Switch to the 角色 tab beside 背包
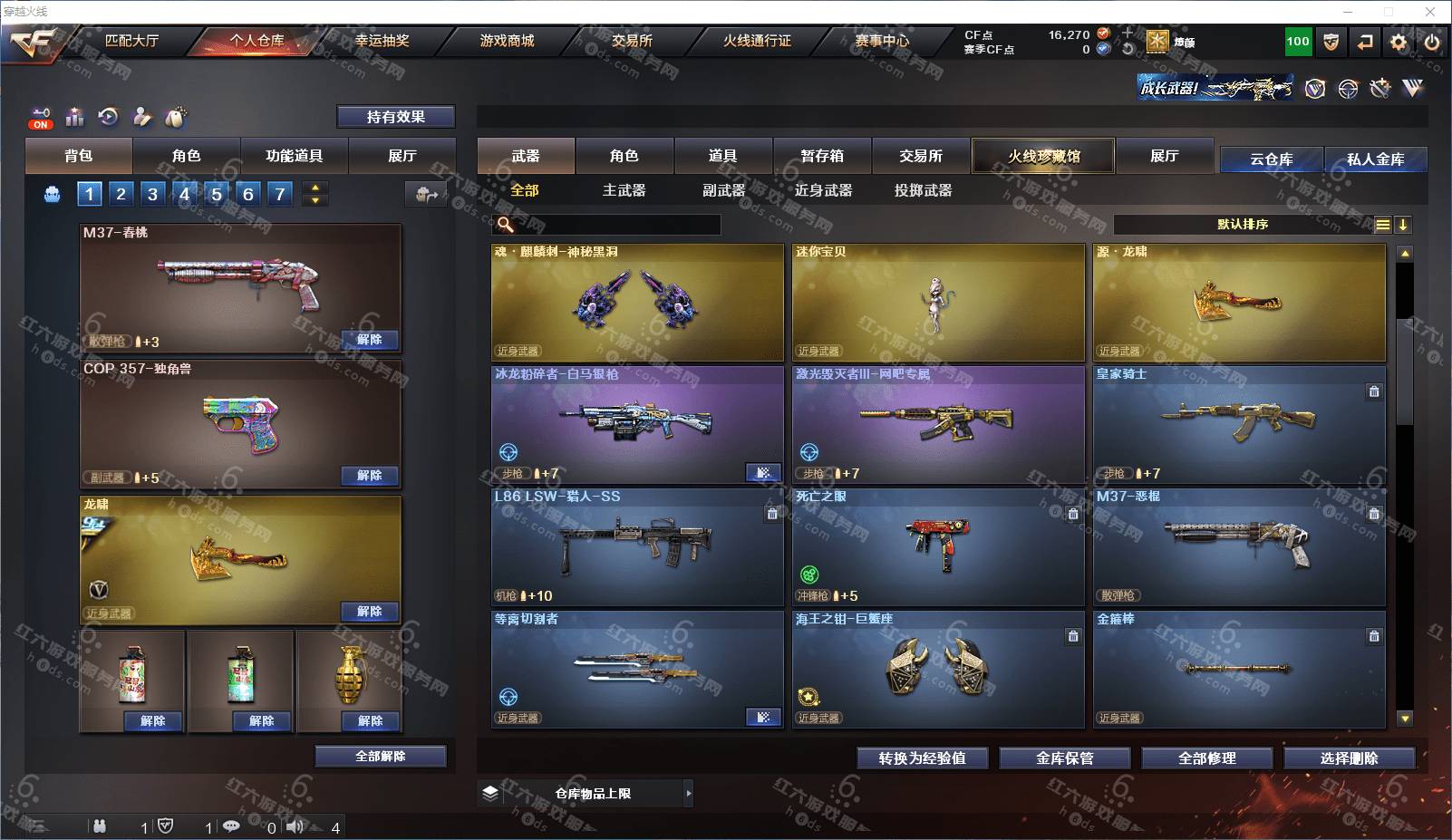Screen dimensions: 1452x840 click(x=186, y=156)
